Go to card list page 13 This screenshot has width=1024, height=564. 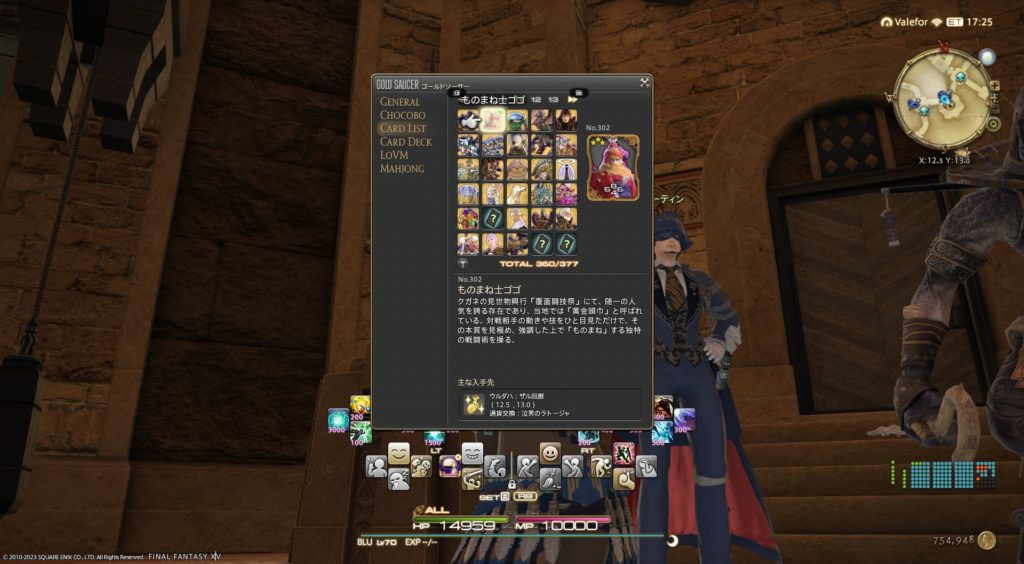553,100
